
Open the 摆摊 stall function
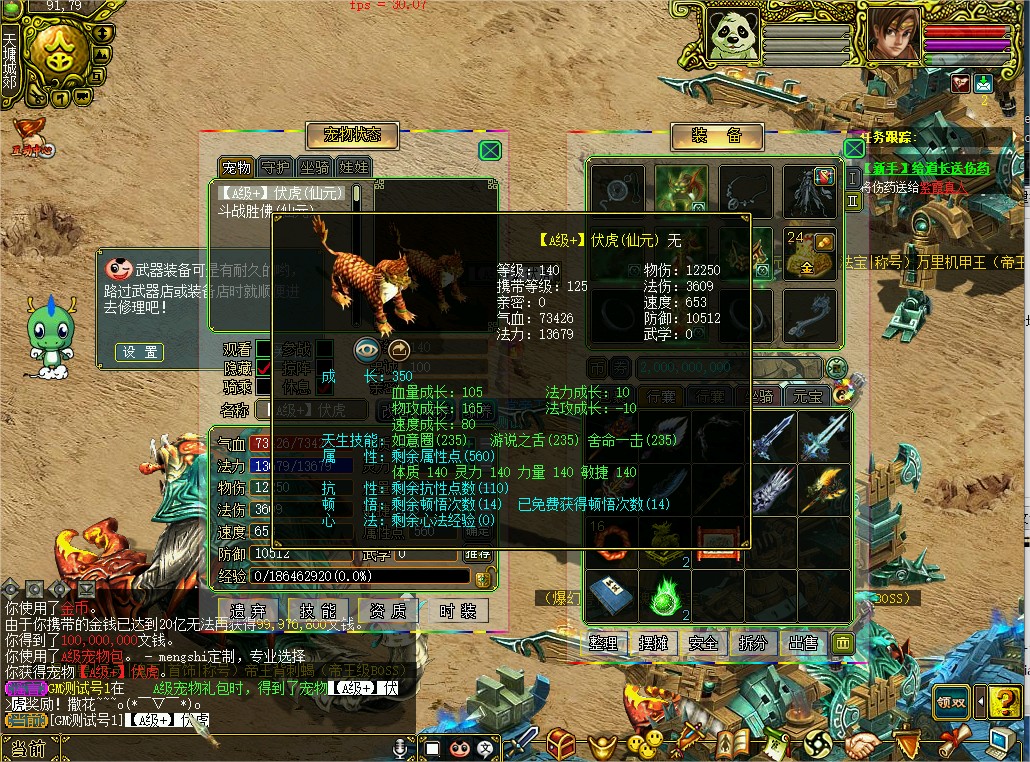tap(653, 643)
